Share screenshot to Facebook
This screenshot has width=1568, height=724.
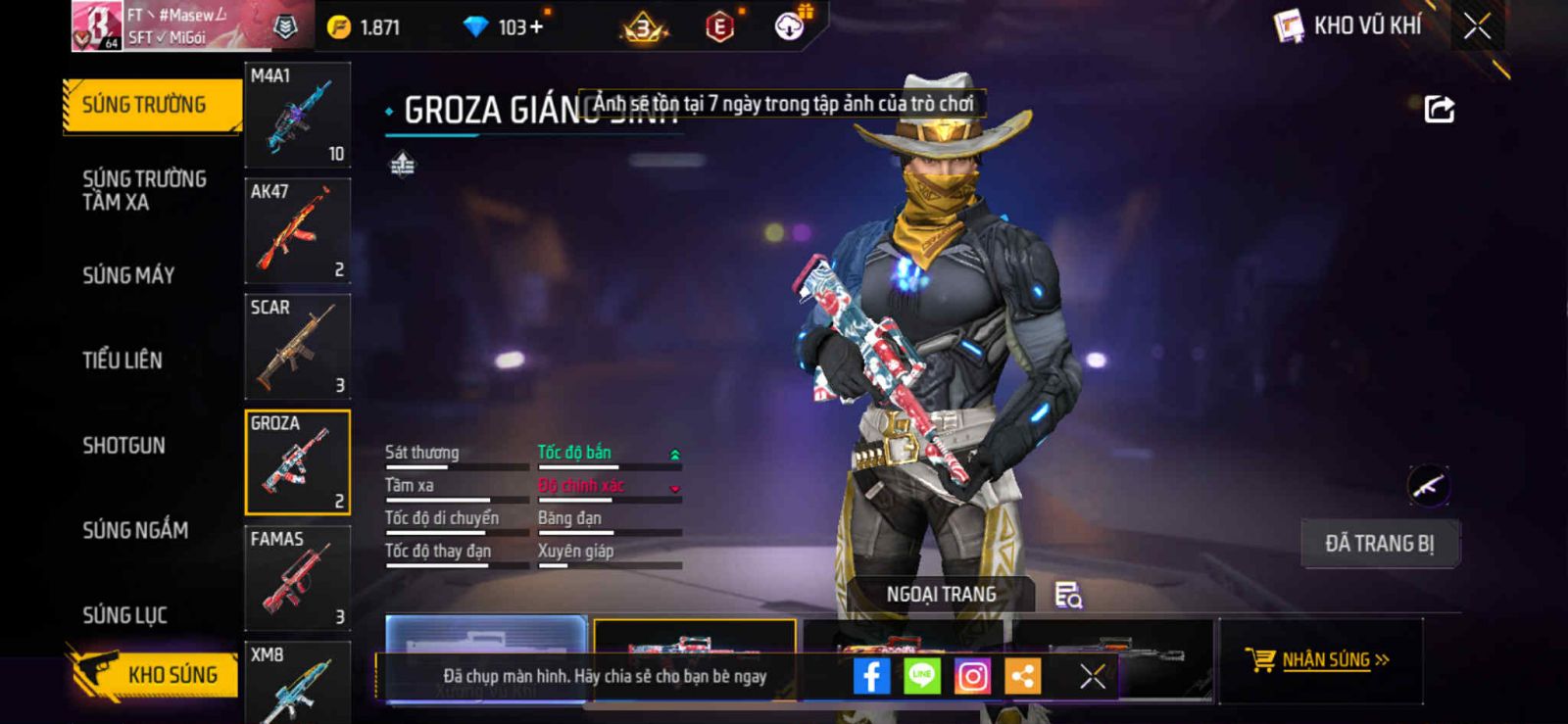[871, 676]
